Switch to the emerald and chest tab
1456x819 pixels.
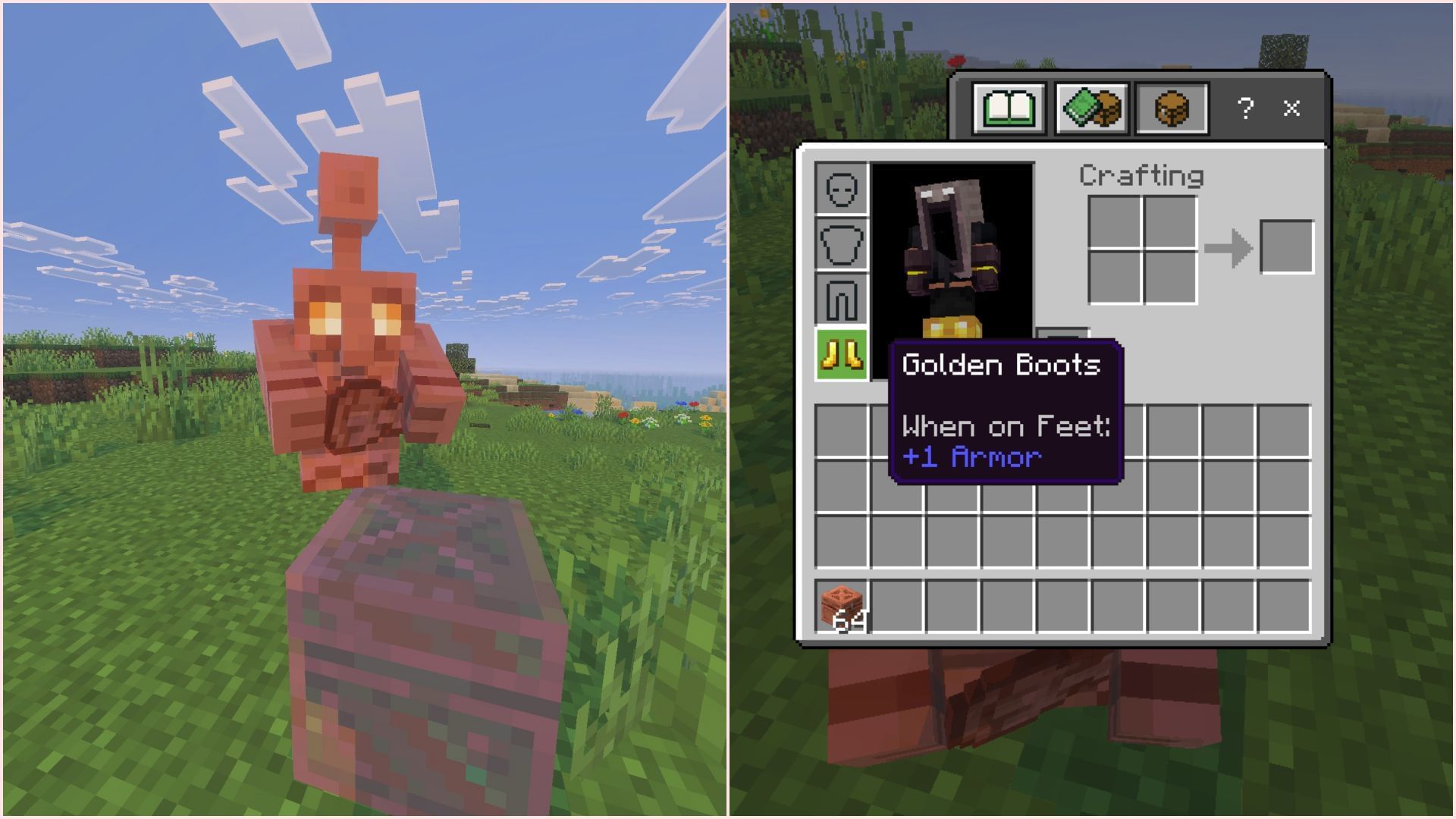(x=1091, y=108)
